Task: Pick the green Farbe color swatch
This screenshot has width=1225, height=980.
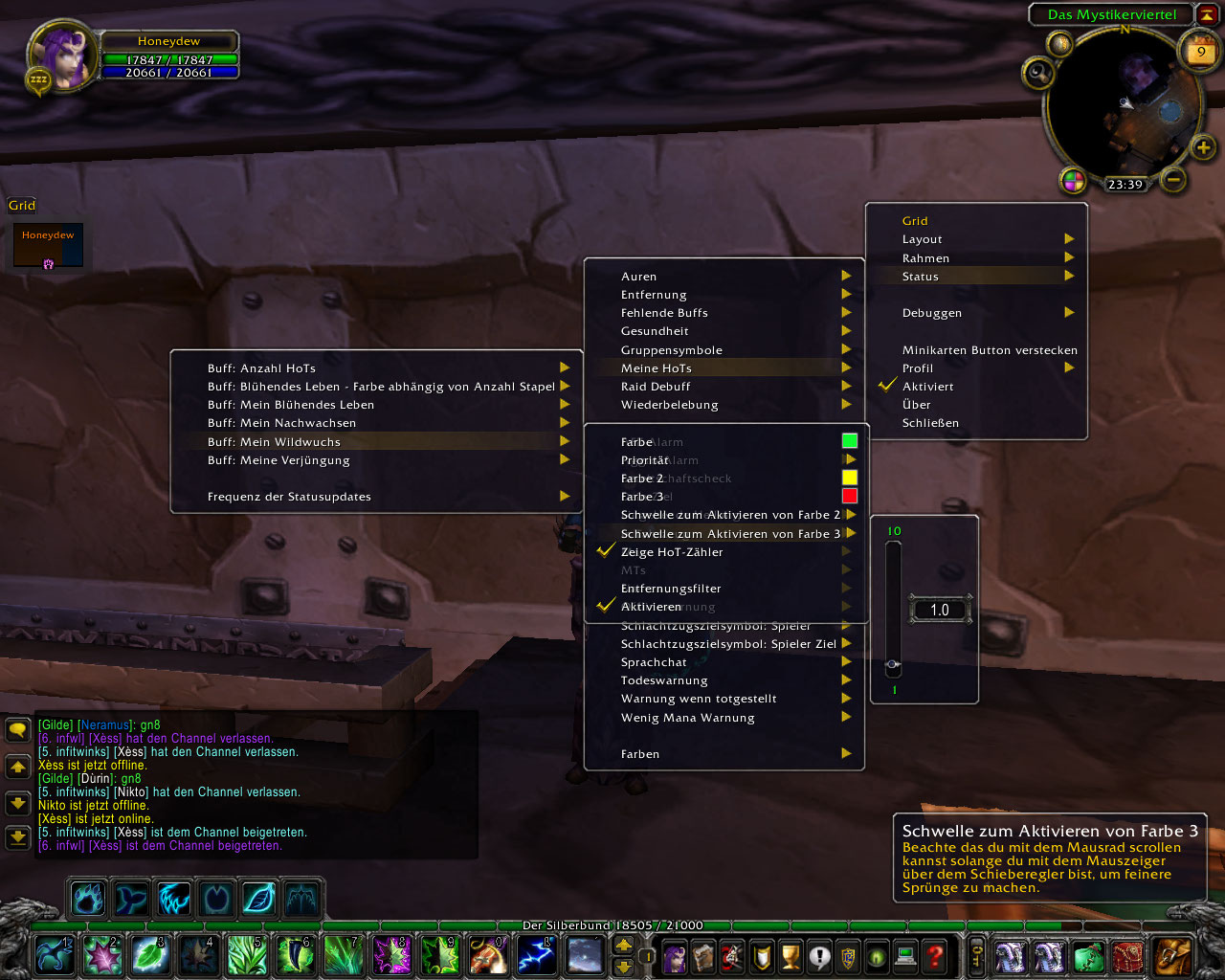Action: (849, 441)
